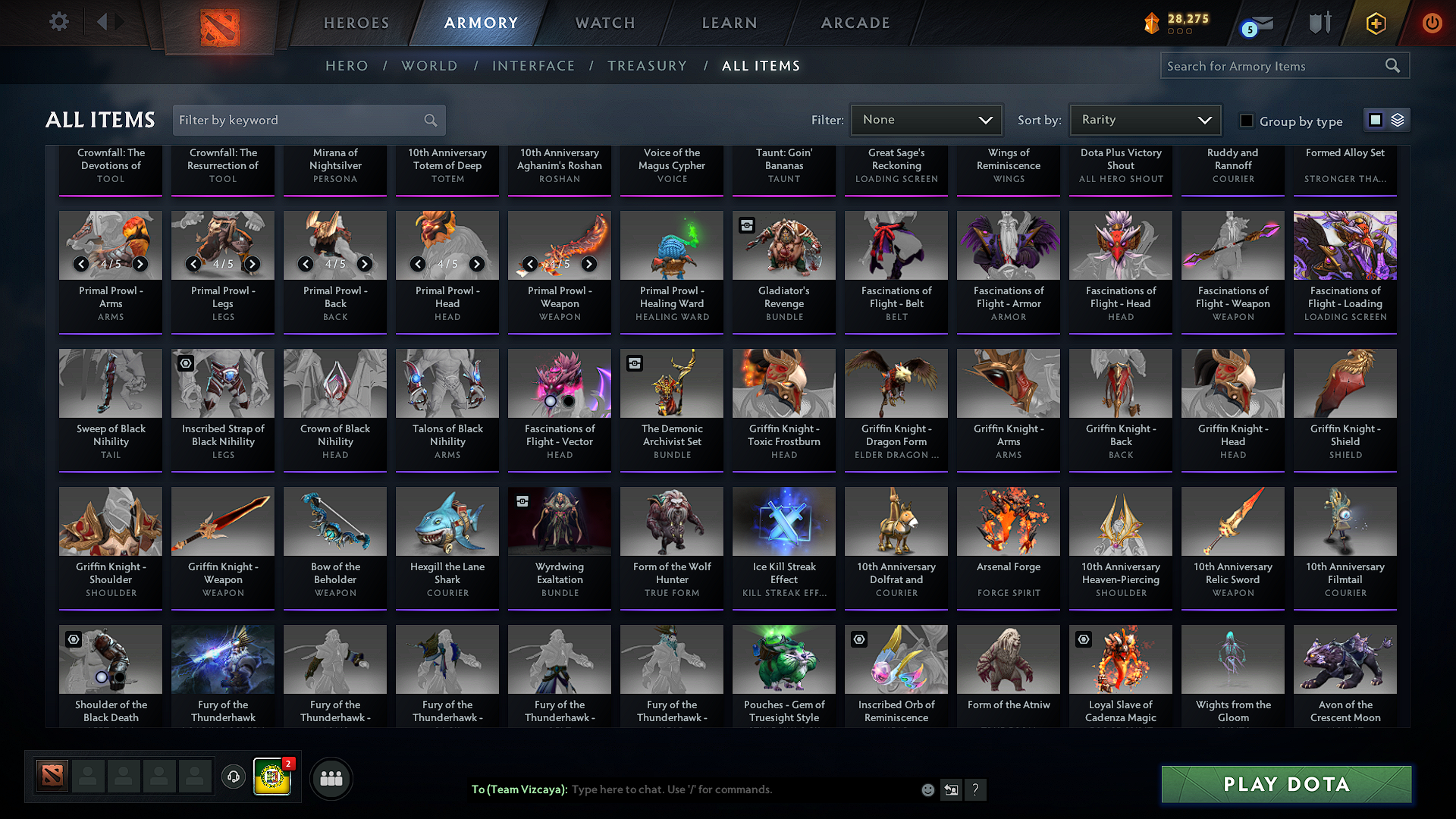Open the Sort by Rarity dropdown
This screenshot has width=1456, height=819.
click(1144, 119)
